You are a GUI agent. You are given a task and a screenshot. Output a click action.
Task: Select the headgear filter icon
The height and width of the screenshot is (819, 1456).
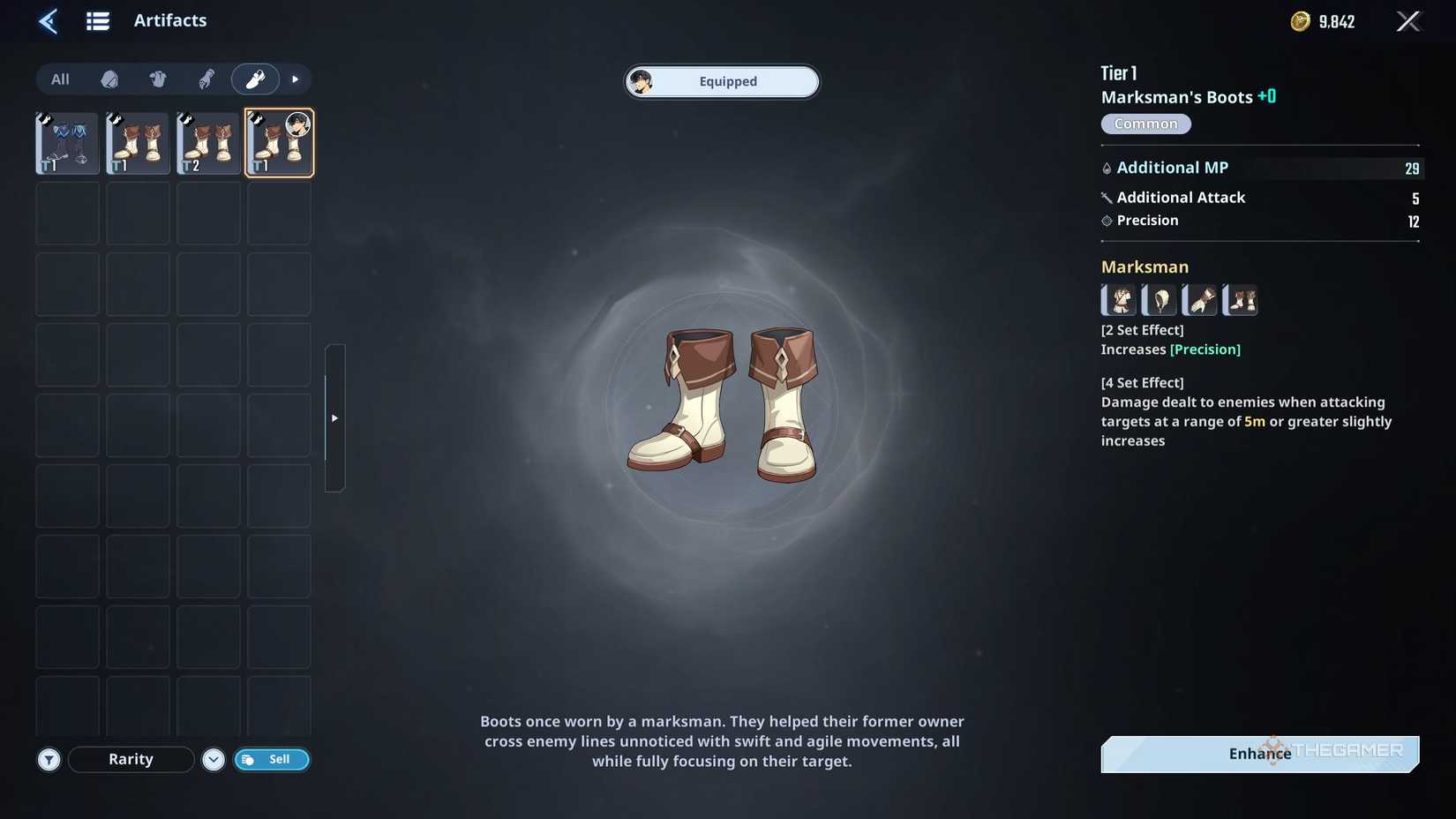click(109, 79)
